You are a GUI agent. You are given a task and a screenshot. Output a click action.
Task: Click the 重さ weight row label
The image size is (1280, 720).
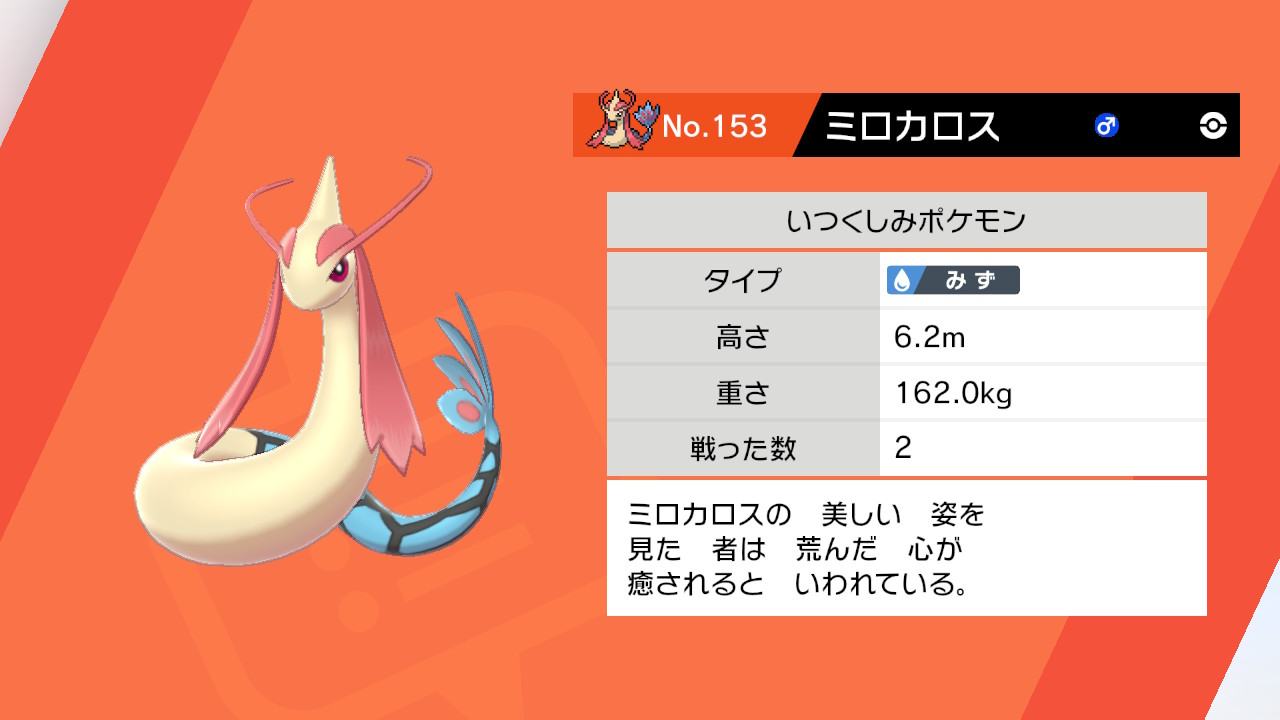coord(744,393)
